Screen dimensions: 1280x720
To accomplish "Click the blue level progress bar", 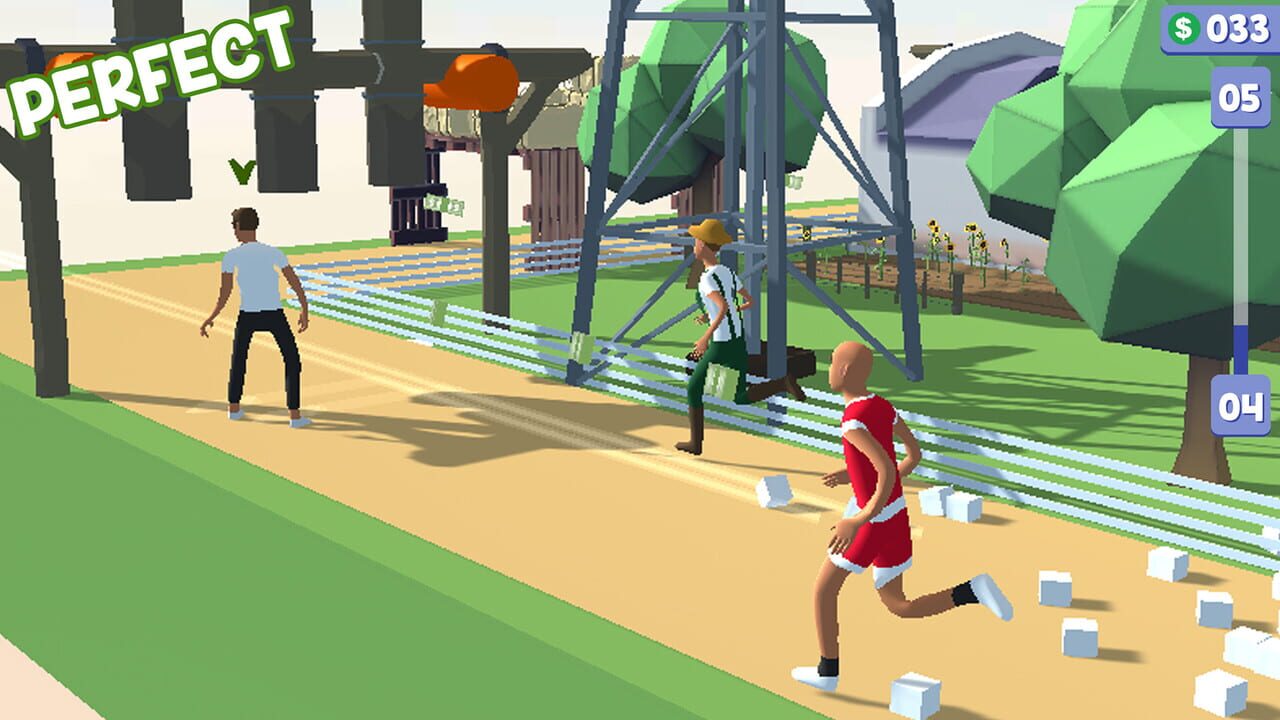I will [x=1238, y=250].
